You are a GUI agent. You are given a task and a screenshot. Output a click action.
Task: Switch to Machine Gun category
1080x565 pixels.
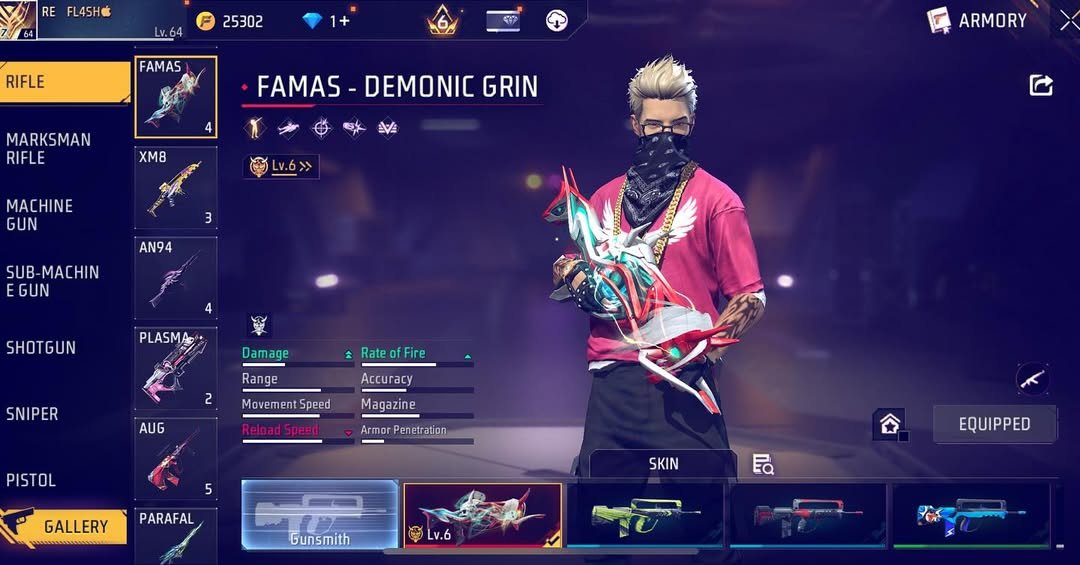click(x=40, y=214)
